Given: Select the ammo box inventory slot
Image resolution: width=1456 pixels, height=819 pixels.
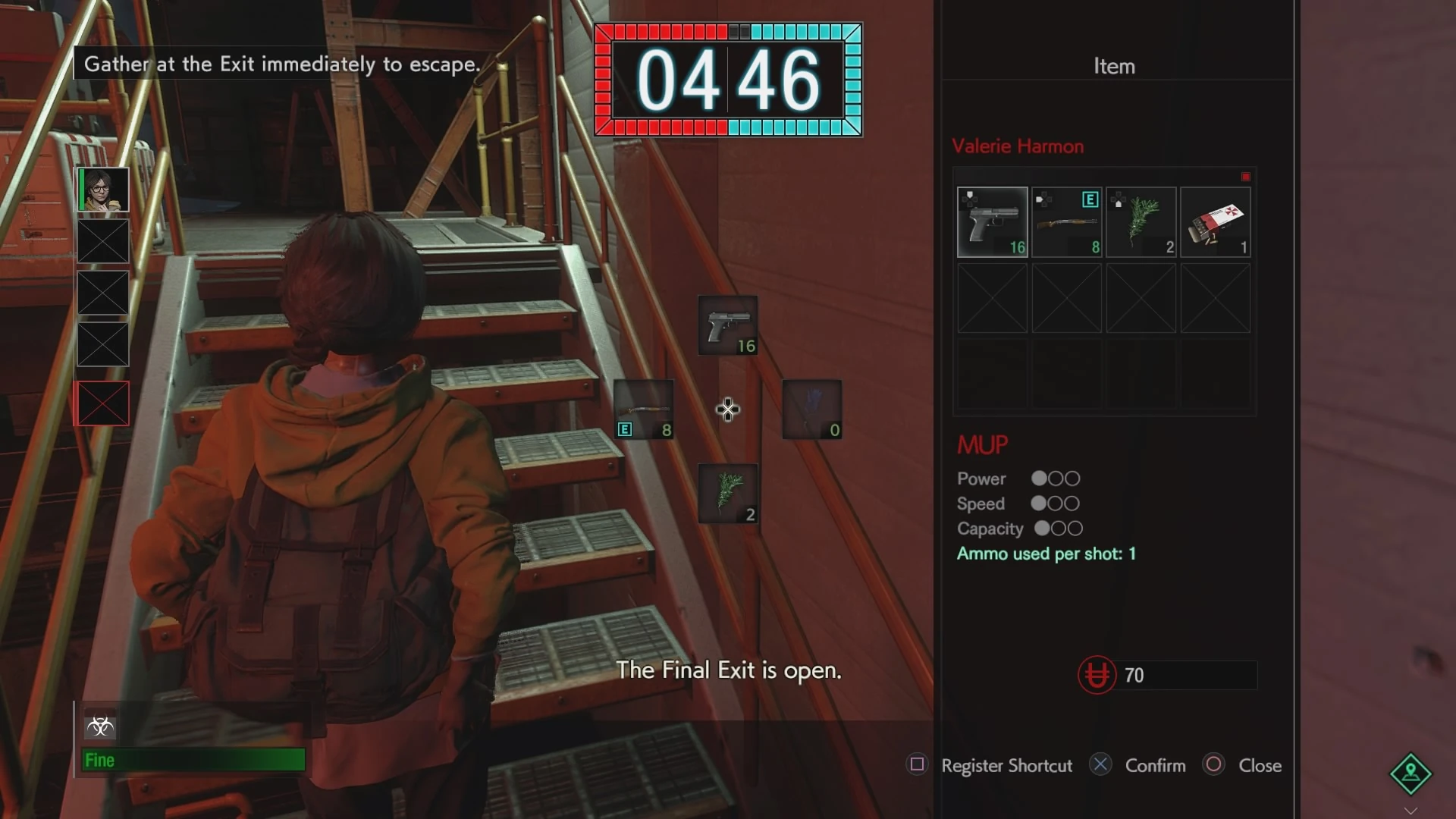Looking at the screenshot, I should tap(1215, 222).
